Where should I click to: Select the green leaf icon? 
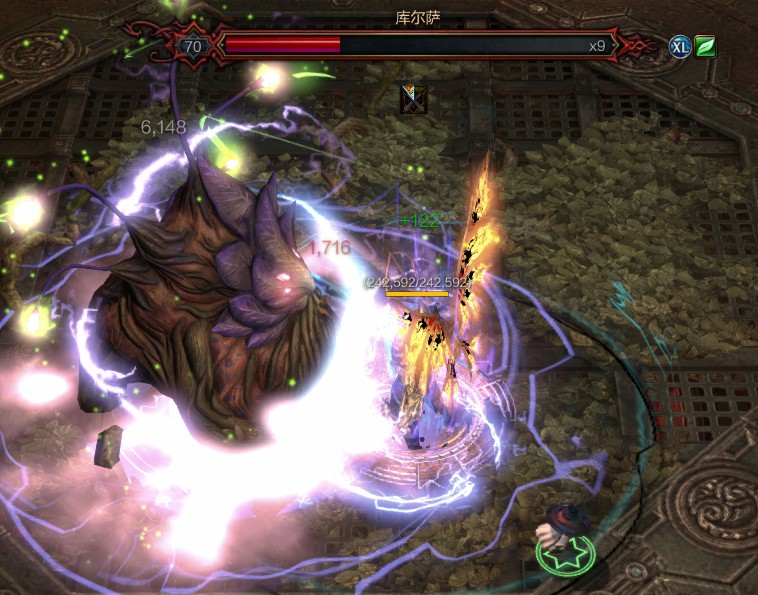(x=705, y=46)
